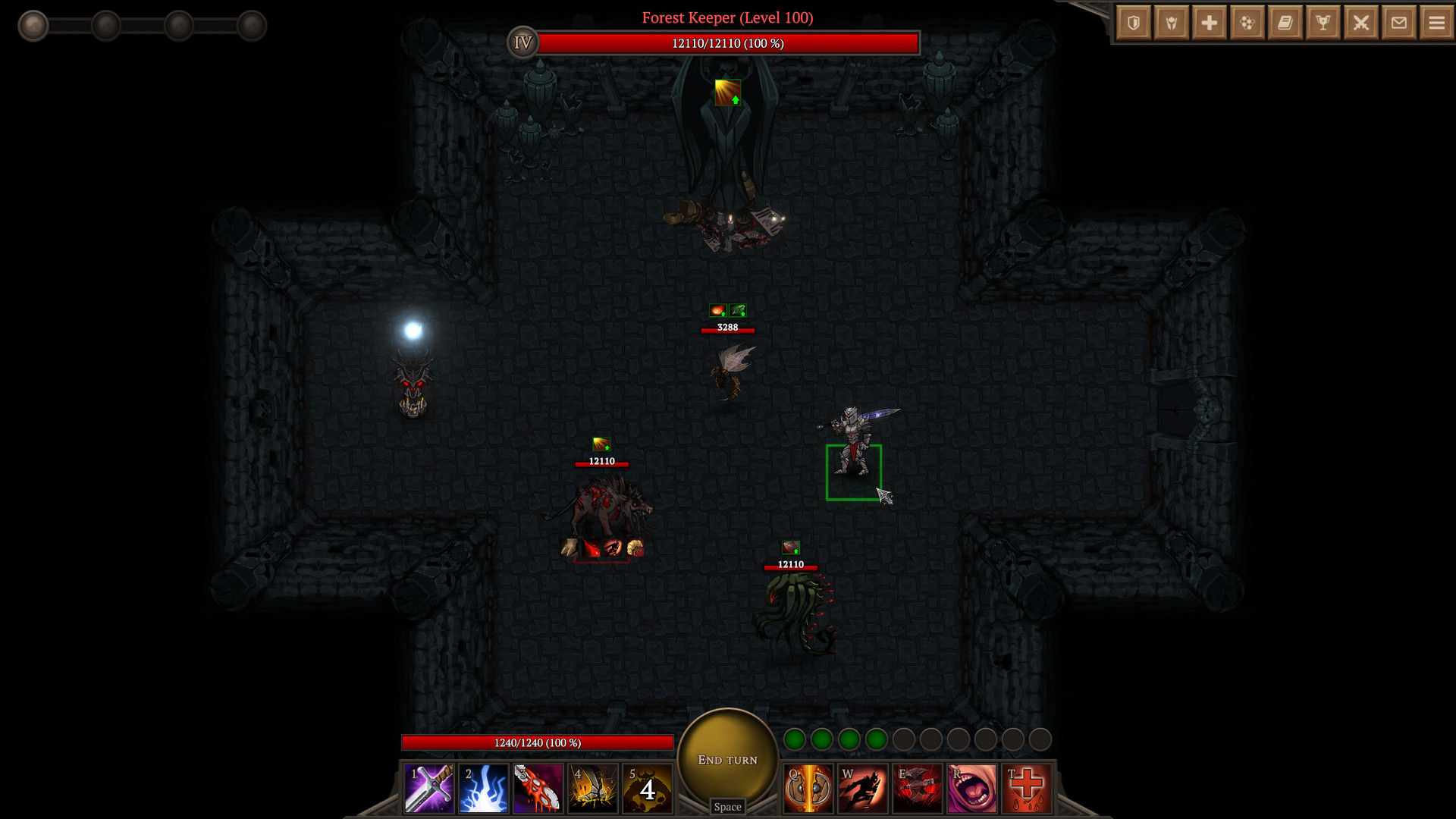Use the R scream ability
This screenshot has width=1456, height=819.
[972, 789]
